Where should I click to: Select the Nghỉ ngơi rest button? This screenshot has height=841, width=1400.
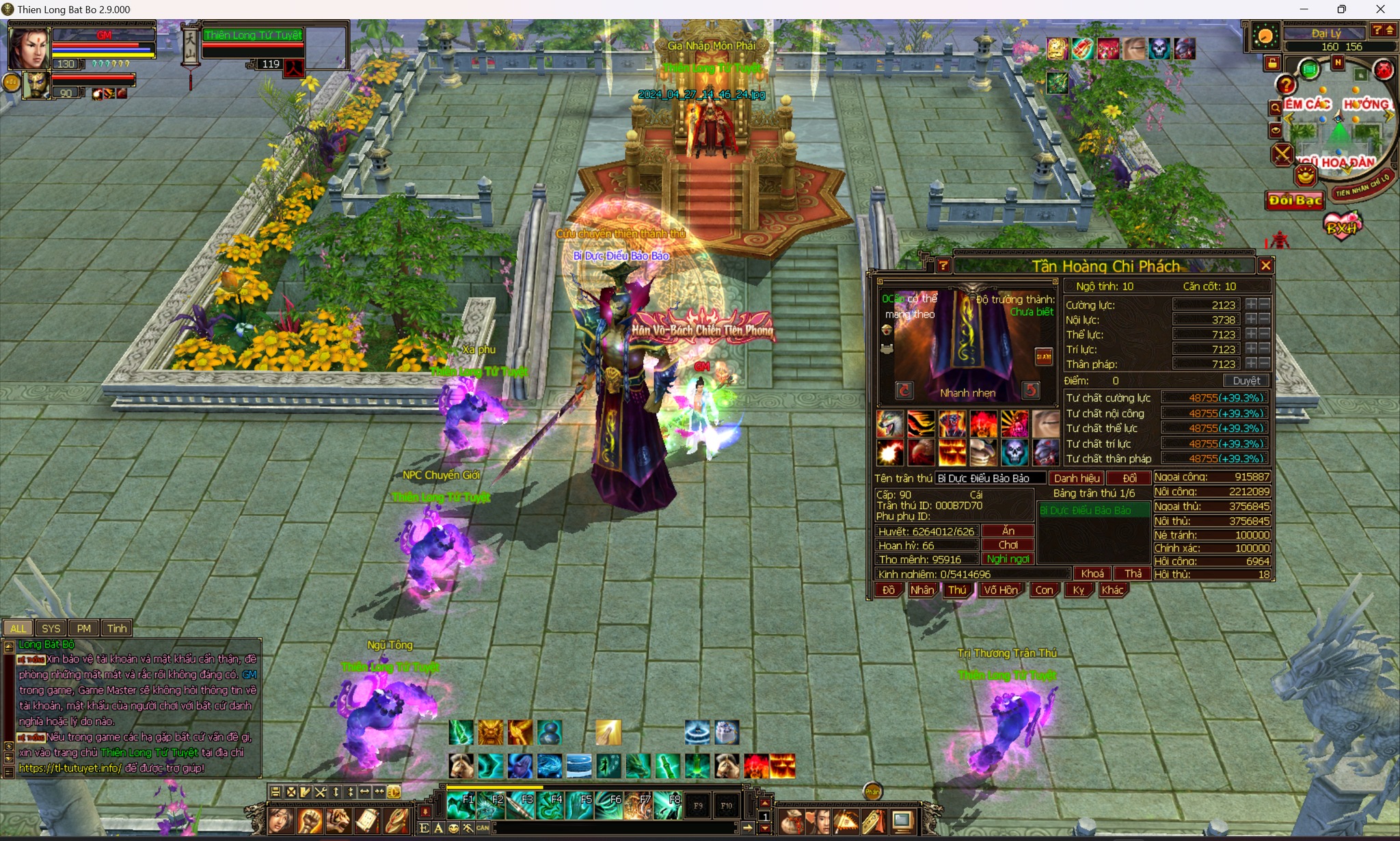click(1008, 559)
